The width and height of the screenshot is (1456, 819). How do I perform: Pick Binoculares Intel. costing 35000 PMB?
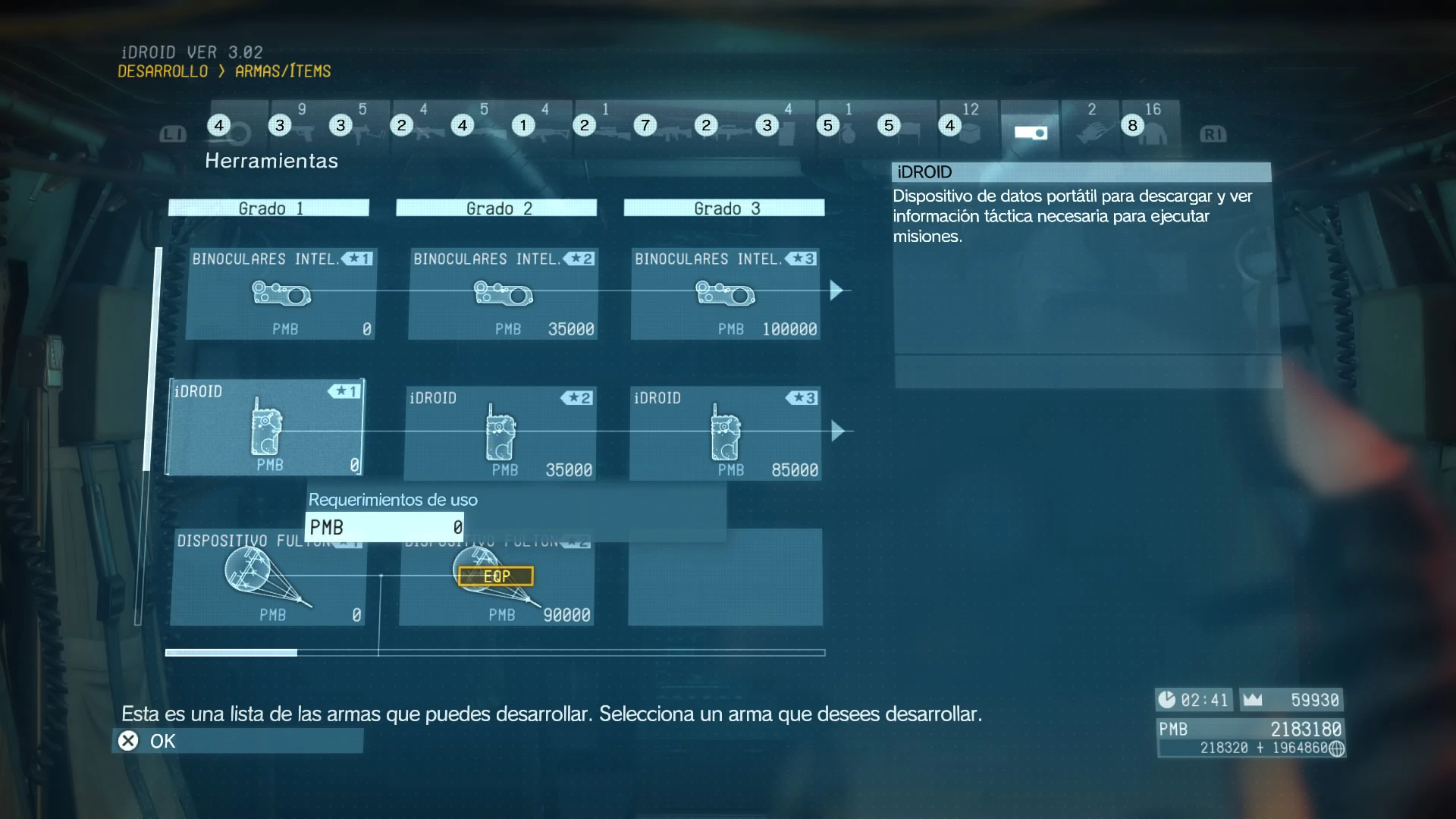click(x=504, y=293)
